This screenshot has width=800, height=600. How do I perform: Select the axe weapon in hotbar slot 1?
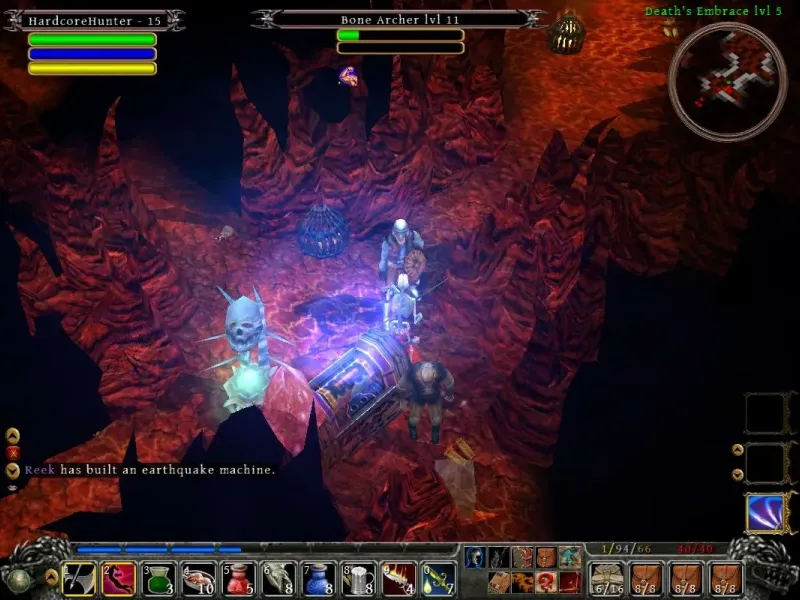pos(79,578)
